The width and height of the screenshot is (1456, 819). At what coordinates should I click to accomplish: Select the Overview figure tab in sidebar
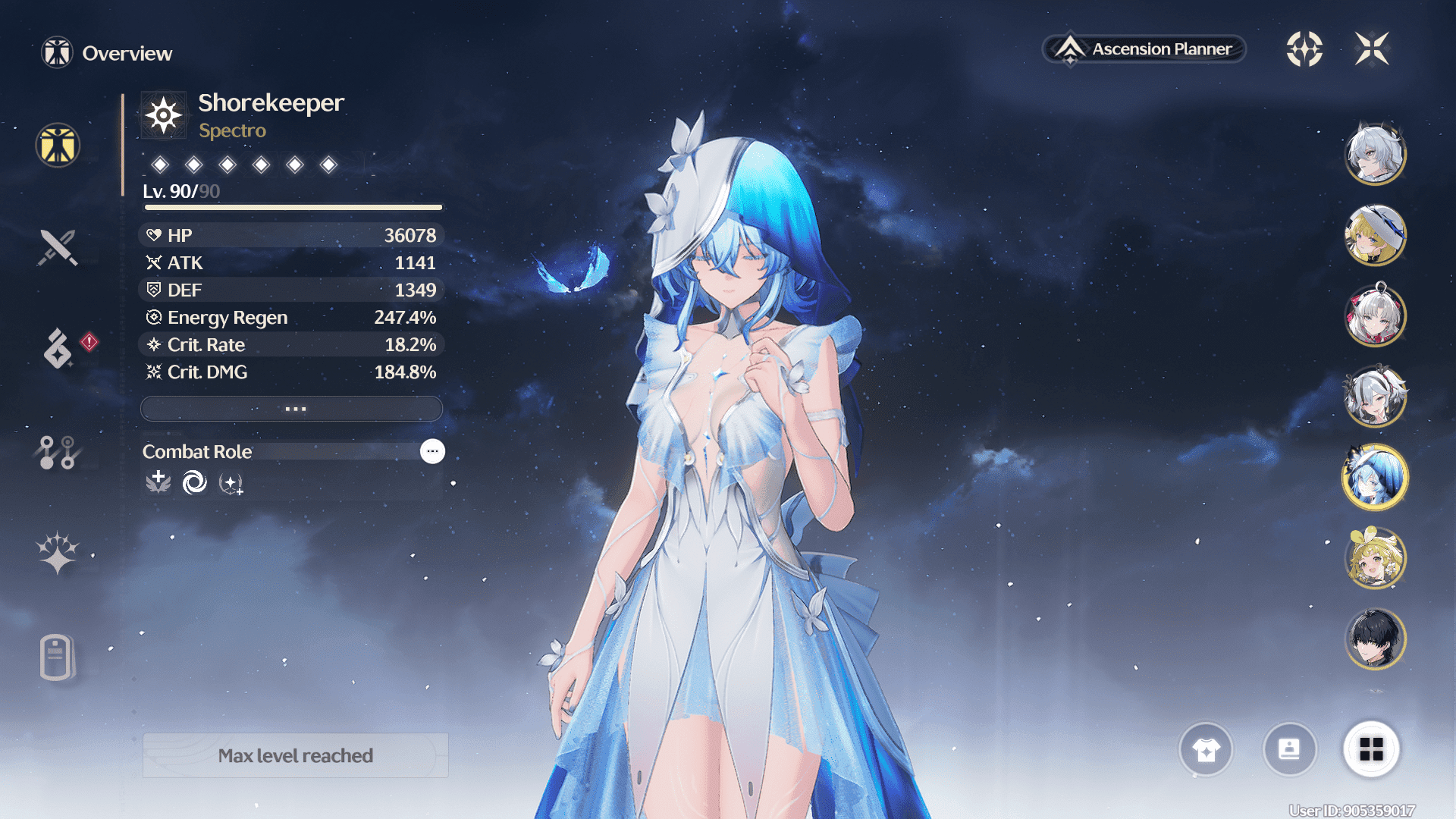tap(58, 145)
